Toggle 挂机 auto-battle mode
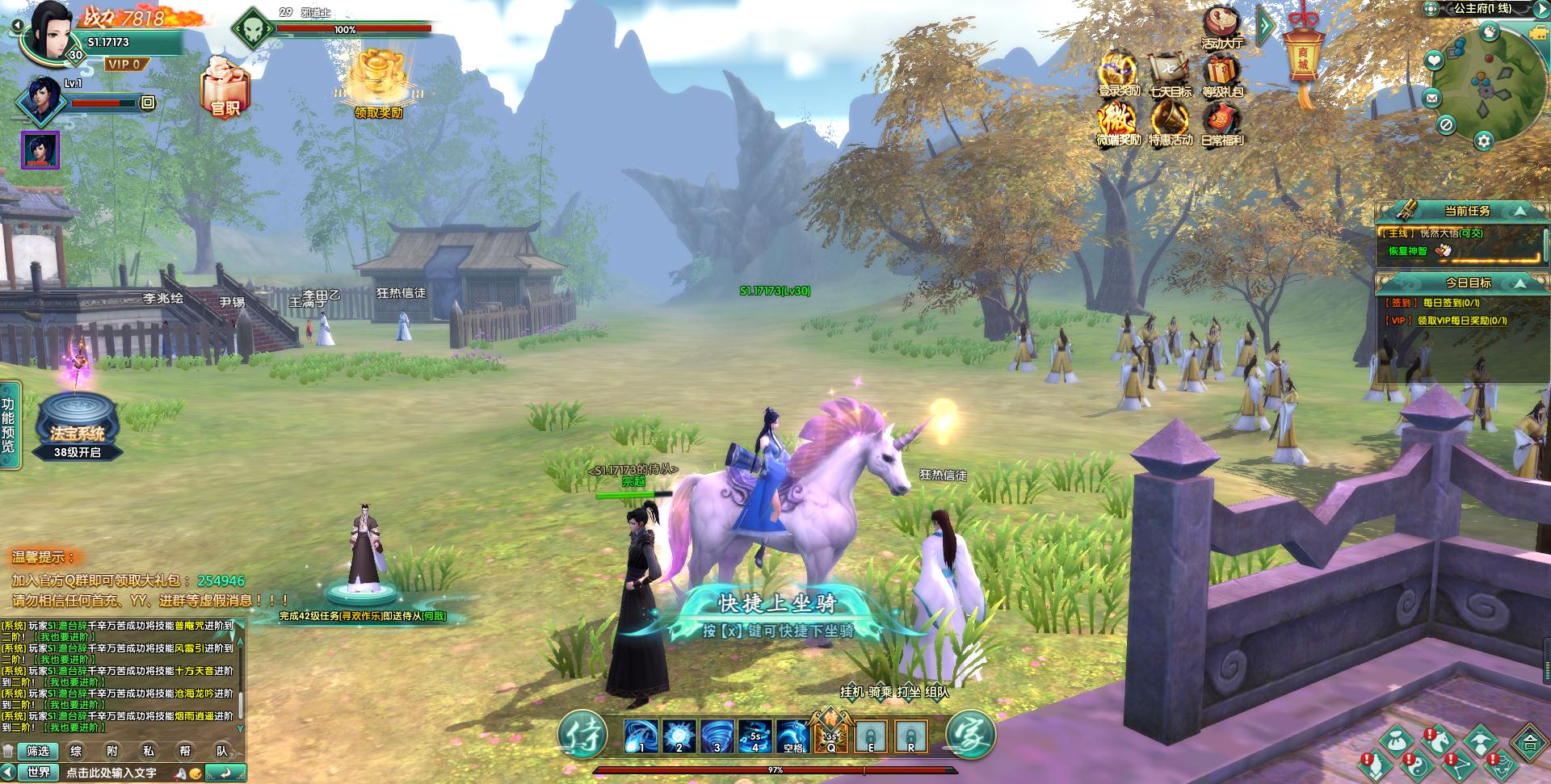Viewport: 1551px width, 784px height. point(851,692)
